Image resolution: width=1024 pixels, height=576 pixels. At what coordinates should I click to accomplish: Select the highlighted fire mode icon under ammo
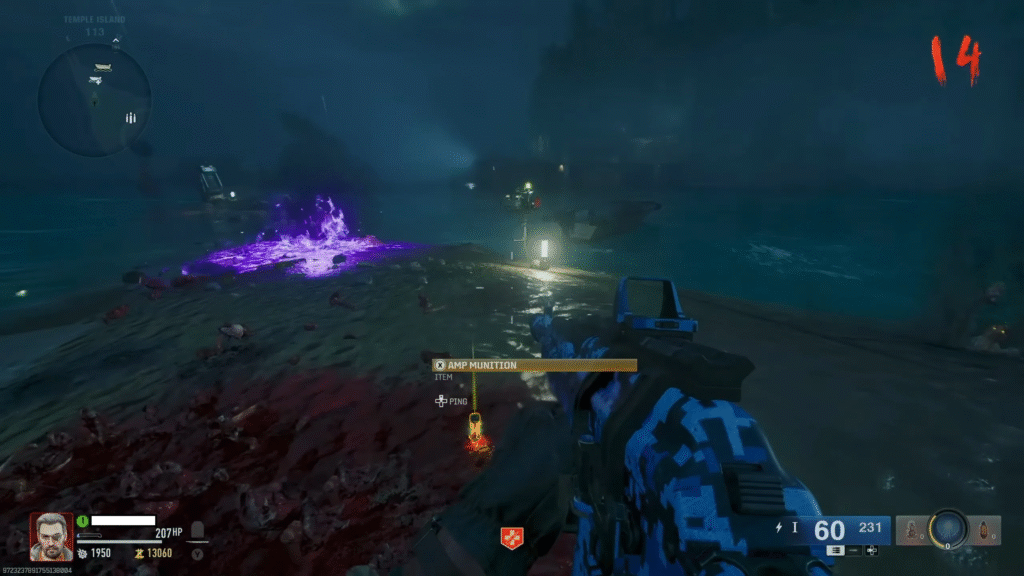(835, 551)
